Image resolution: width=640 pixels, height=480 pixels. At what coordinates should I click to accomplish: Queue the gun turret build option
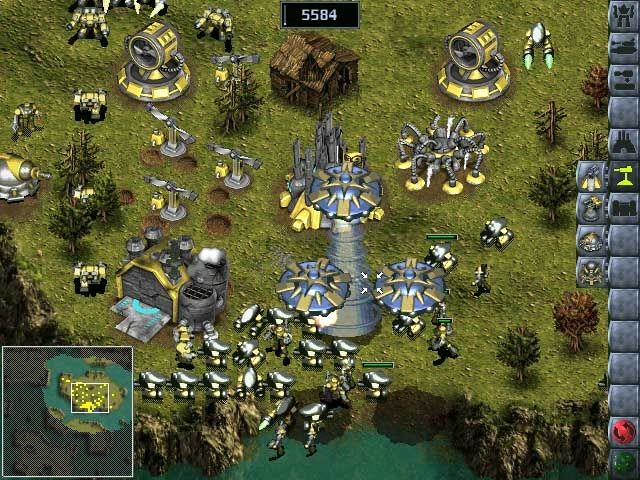591,210
